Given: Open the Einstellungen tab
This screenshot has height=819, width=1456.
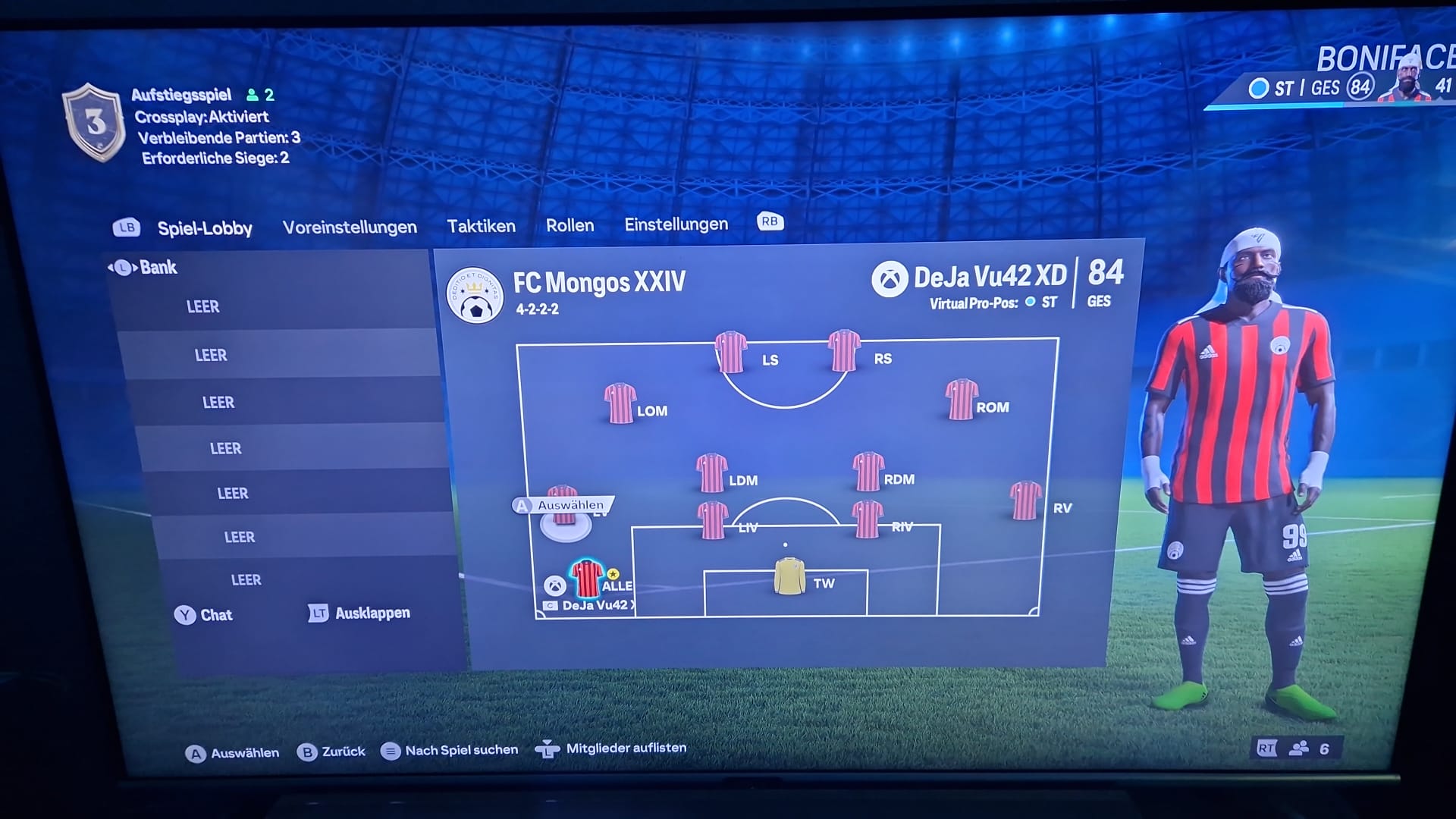Looking at the screenshot, I should pyautogui.click(x=676, y=224).
